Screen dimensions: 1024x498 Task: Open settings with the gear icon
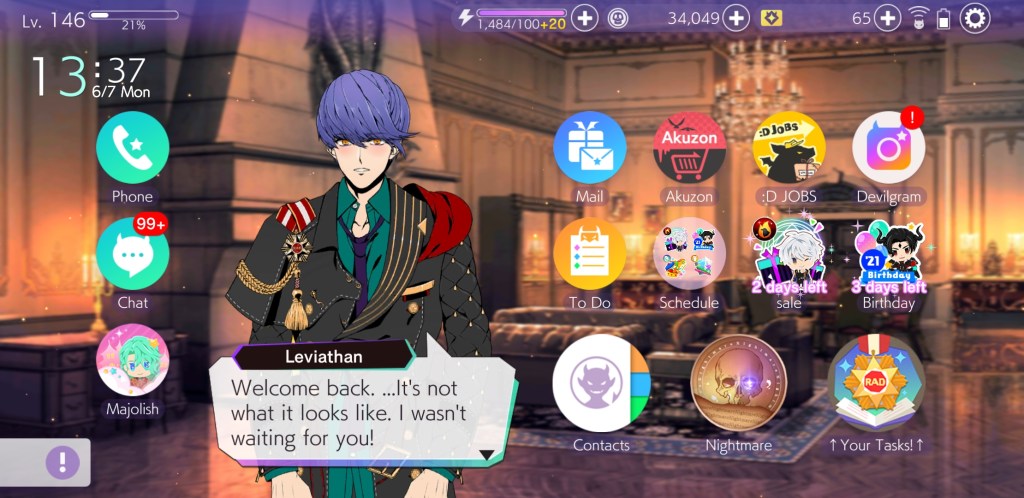coord(974,18)
